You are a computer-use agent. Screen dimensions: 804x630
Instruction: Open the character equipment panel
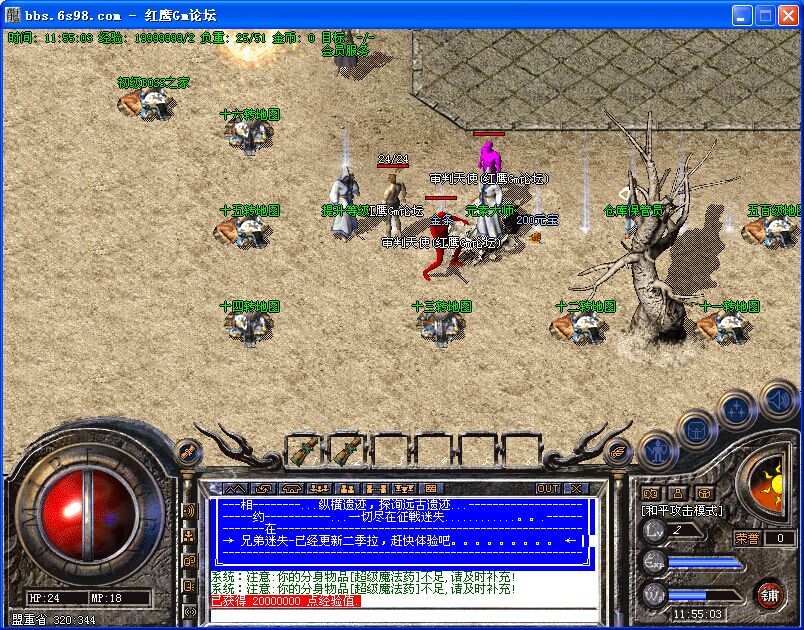(x=657, y=450)
